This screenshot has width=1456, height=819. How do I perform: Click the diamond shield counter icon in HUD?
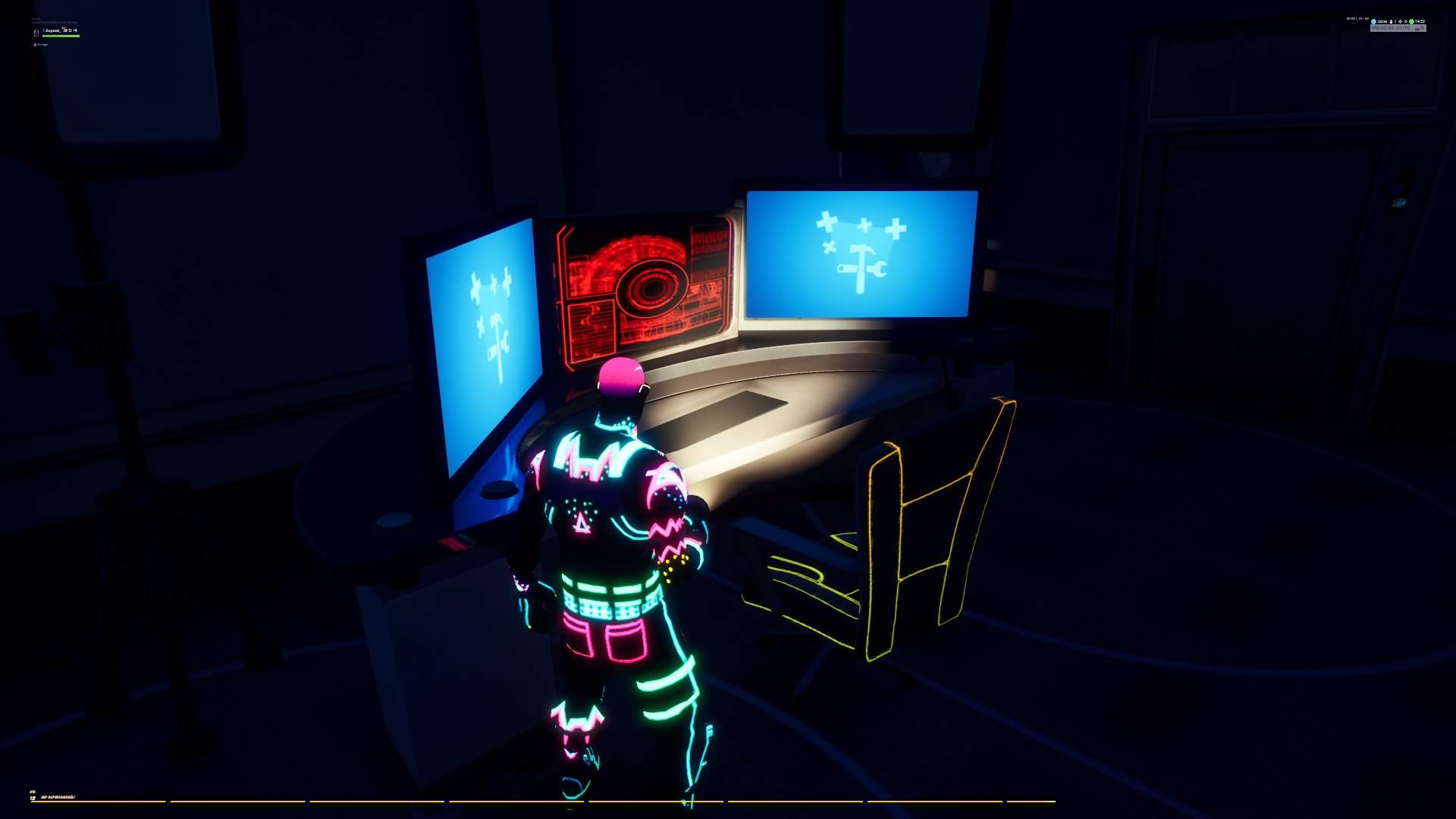1401,21
